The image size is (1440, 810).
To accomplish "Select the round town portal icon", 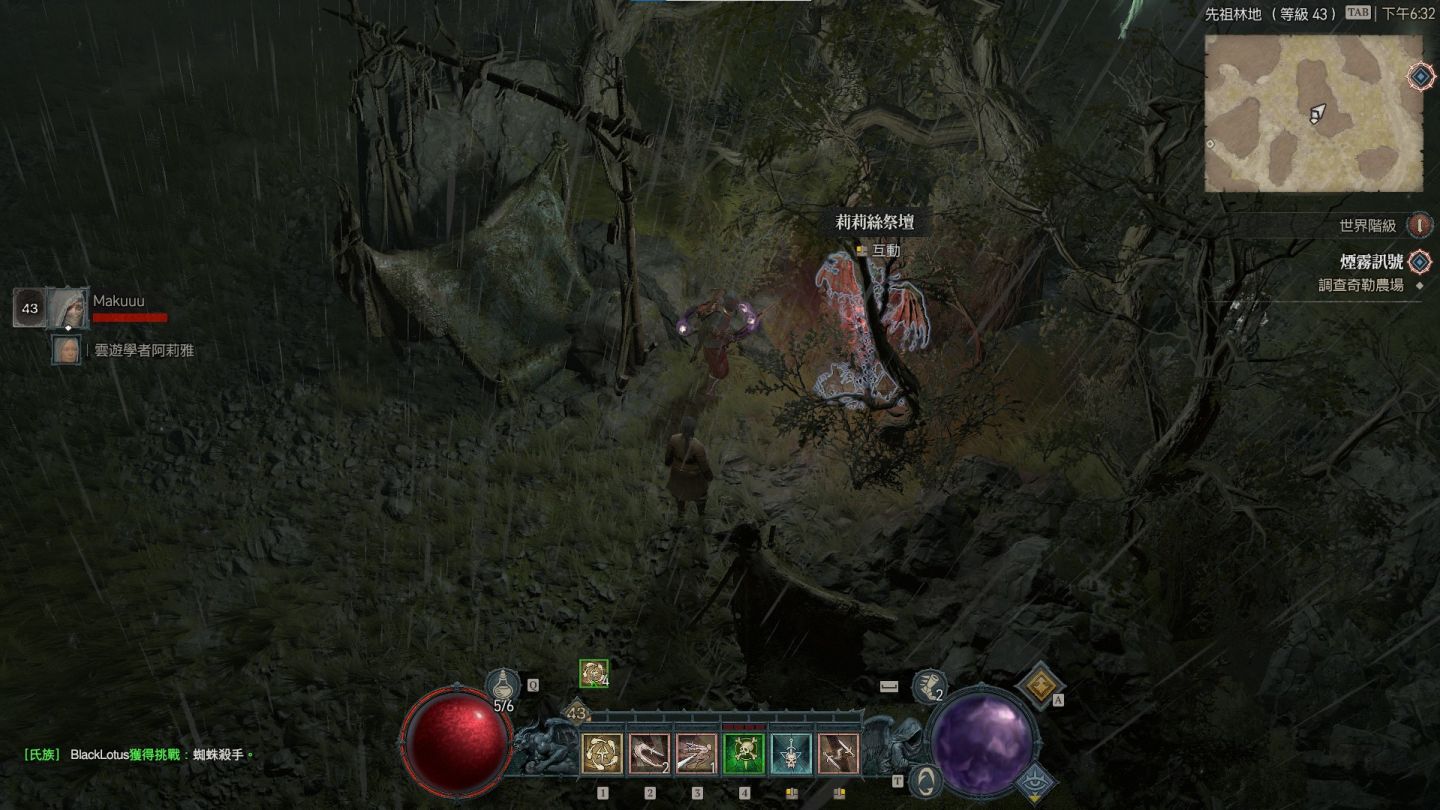I will [926, 780].
